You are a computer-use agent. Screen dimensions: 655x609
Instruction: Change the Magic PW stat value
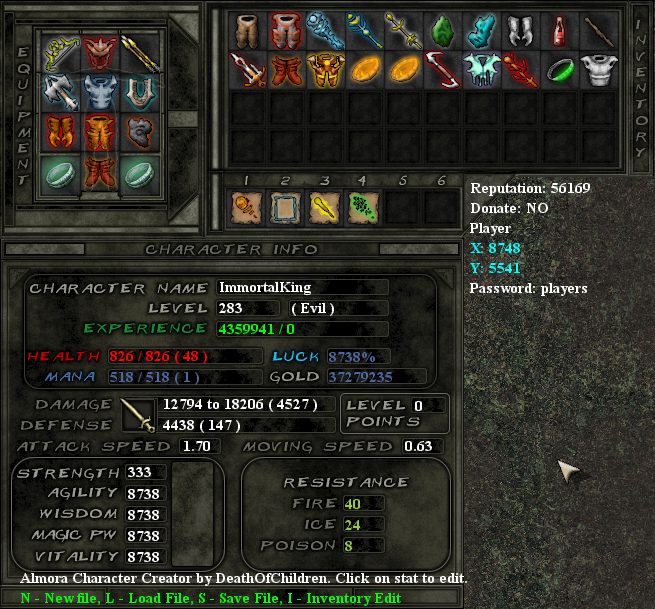click(145, 536)
